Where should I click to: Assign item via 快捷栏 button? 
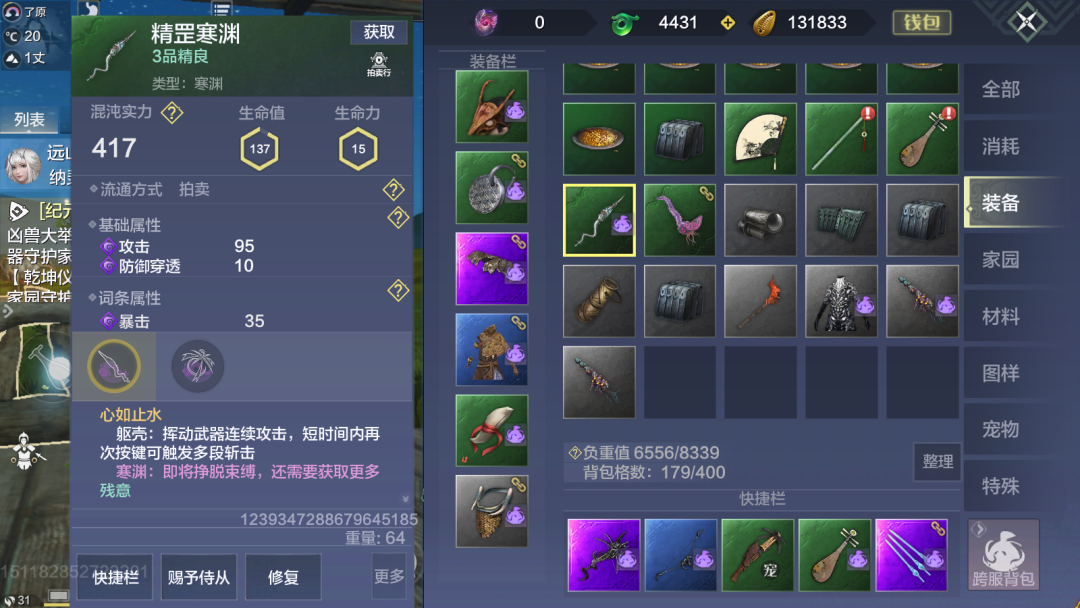click(x=114, y=577)
